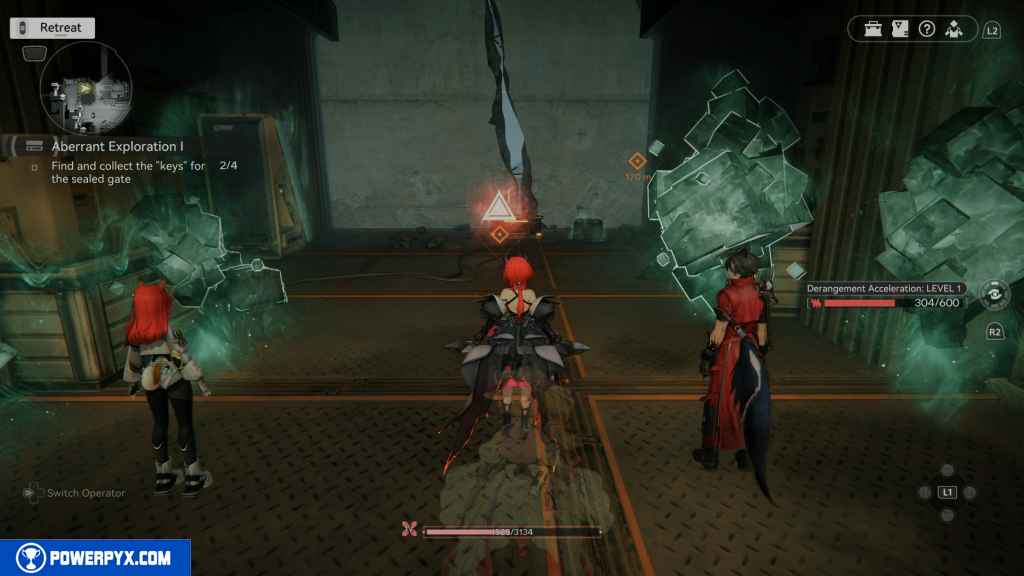Open the question mark help icon
Image resolution: width=1024 pixels, height=576 pixels.
[x=927, y=29]
